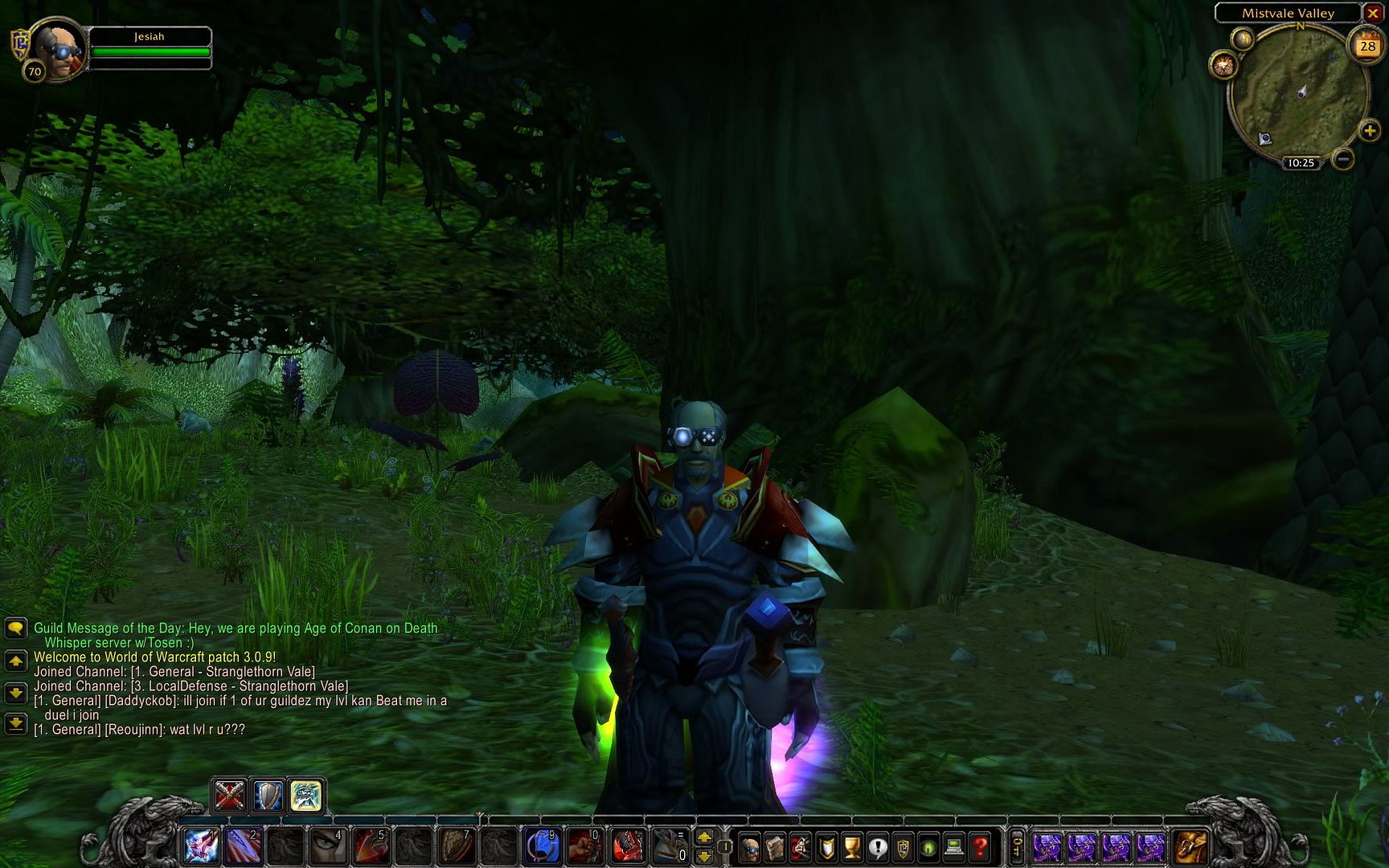This screenshot has width=1389, height=868.
Task: Switch to Defensive Stance shield icon
Action: tap(268, 796)
